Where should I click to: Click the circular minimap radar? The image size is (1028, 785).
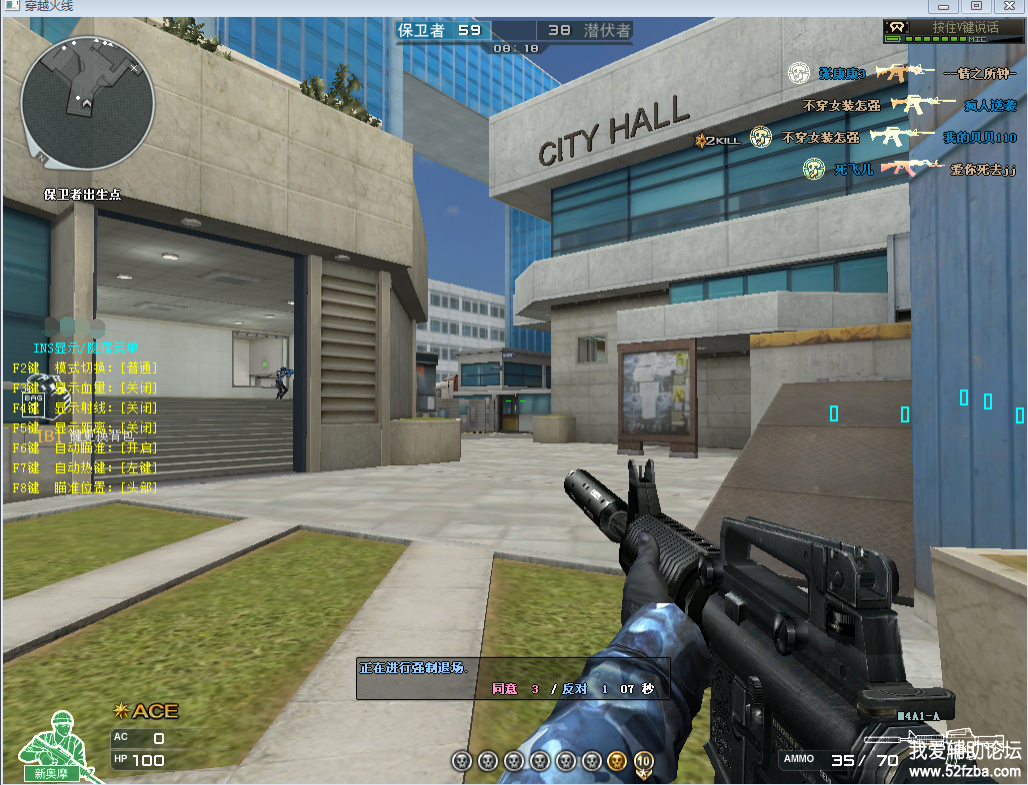coord(87,103)
